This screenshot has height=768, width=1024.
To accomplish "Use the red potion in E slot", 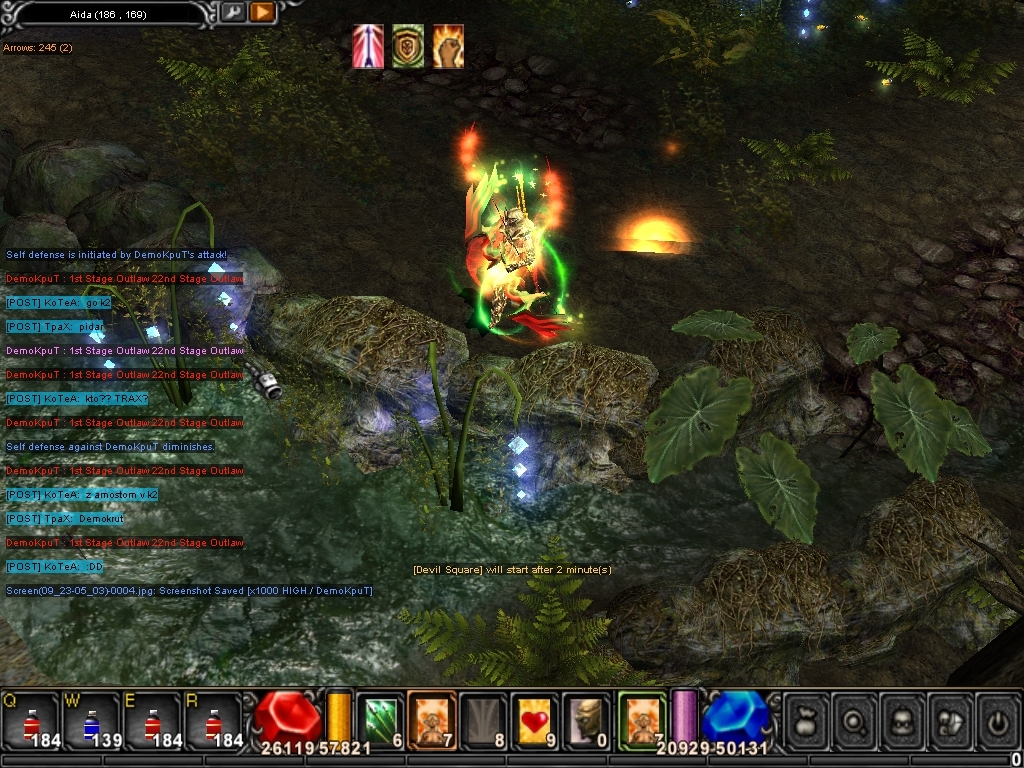I will (152, 721).
